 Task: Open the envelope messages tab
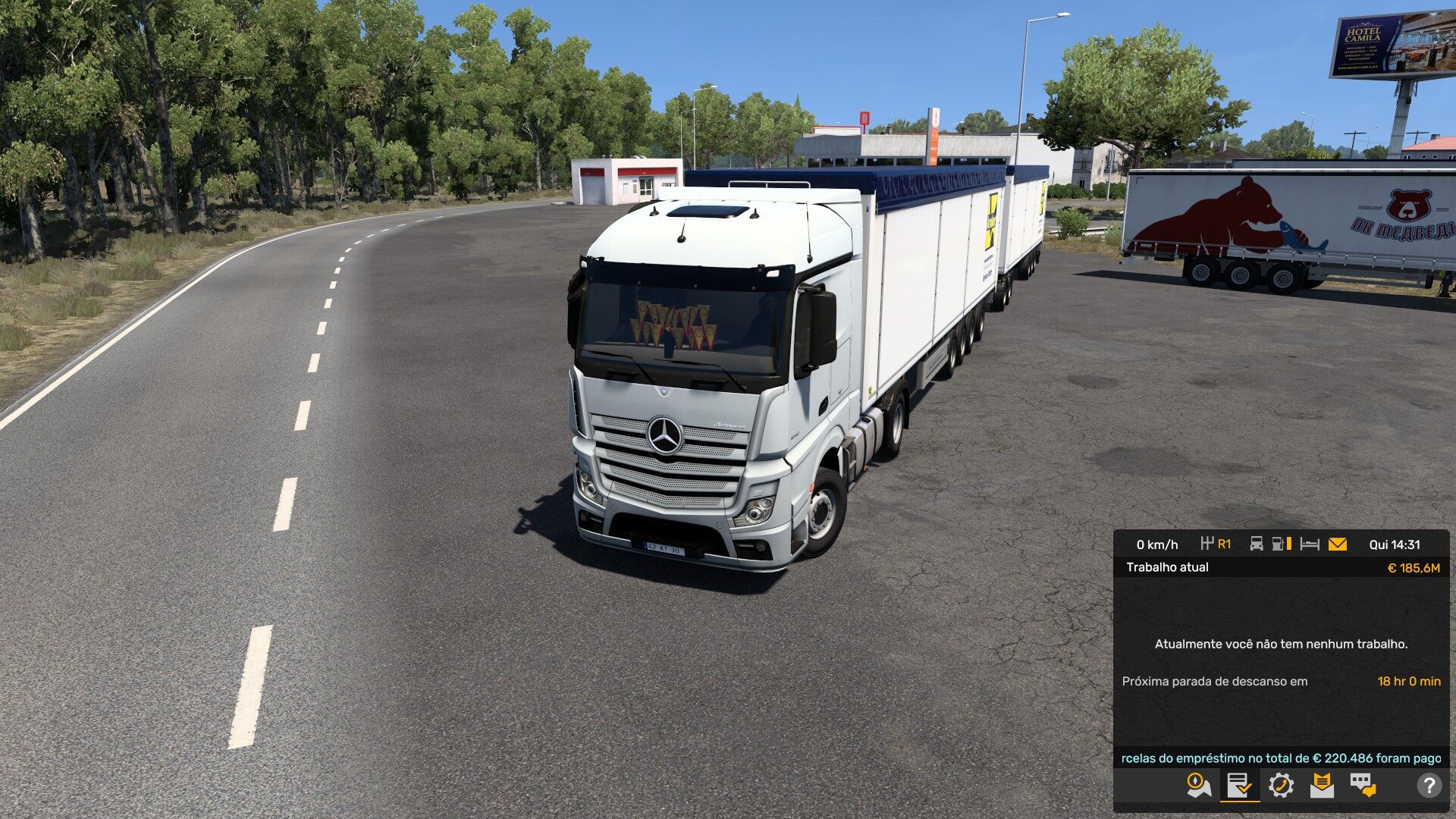coord(1322,785)
